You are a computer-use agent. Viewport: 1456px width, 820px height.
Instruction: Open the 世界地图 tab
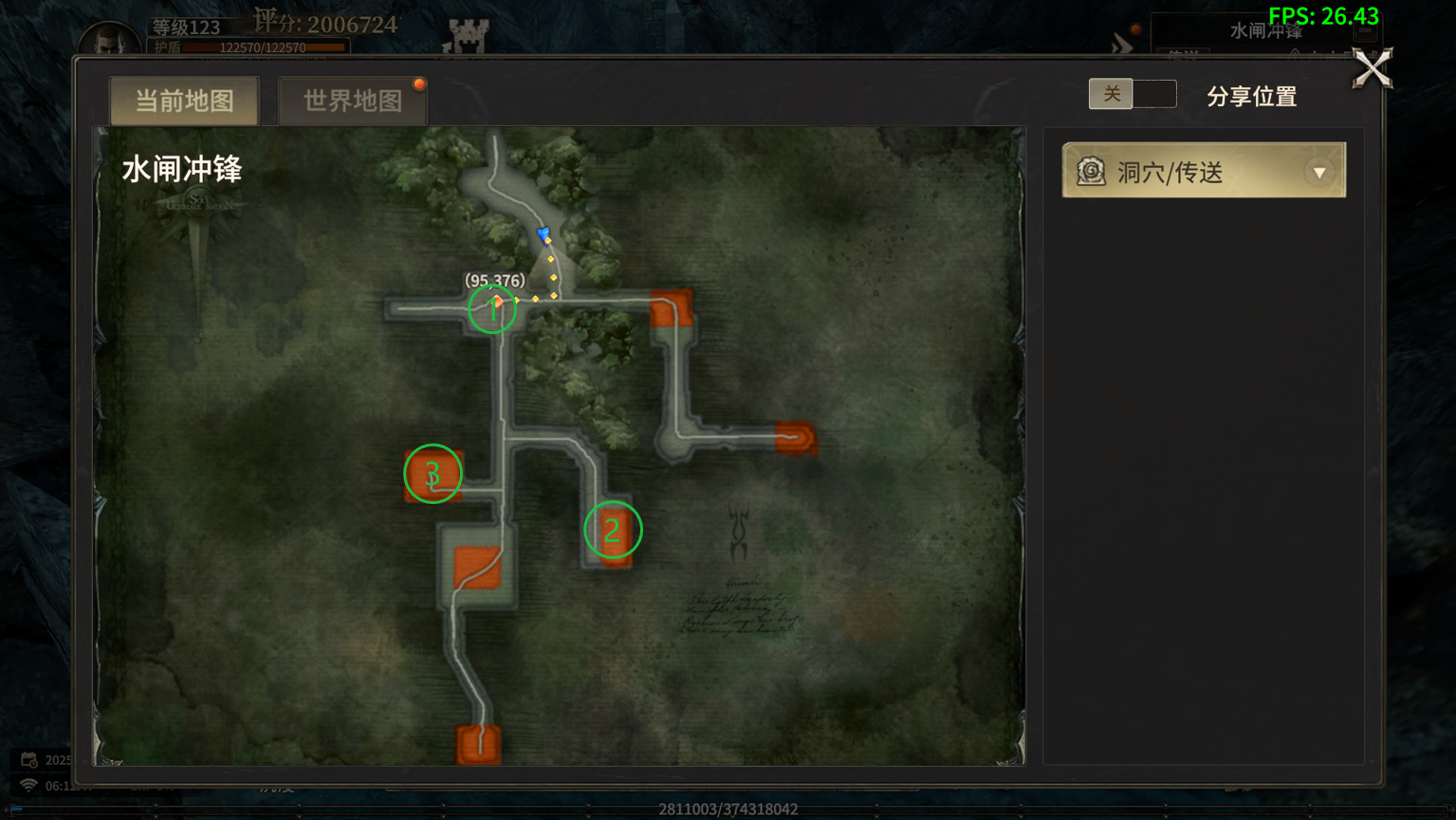[352, 101]
